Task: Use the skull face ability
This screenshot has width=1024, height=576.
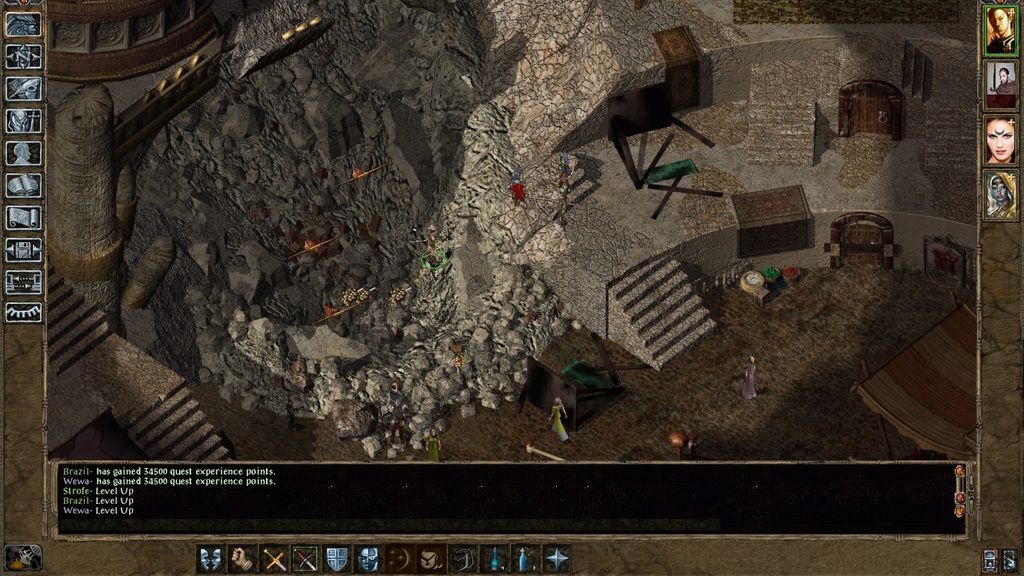Action: (x=368, y=559)
